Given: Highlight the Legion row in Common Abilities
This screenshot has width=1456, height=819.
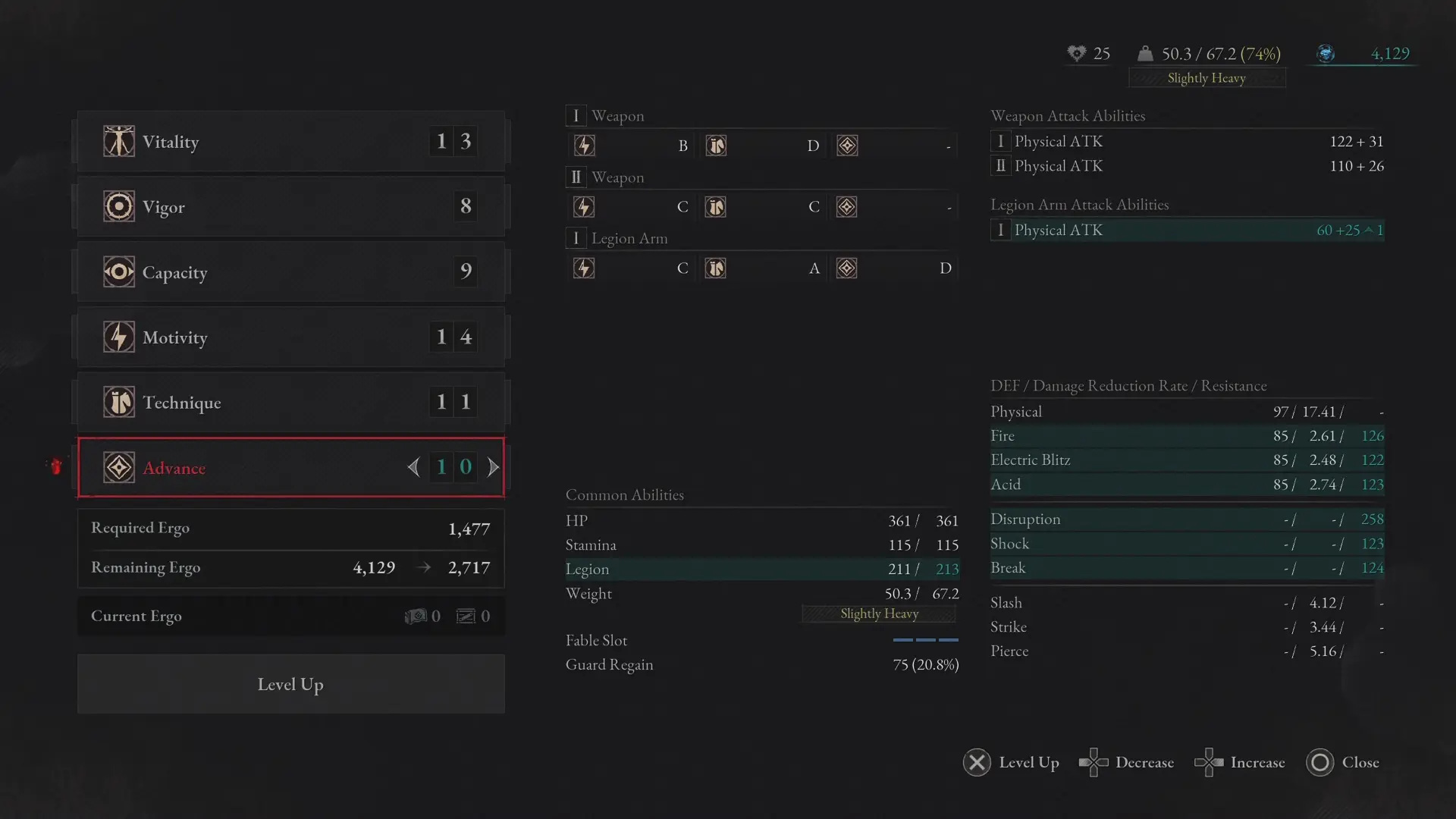Looking at the screenshot, I should coord(762,569).
